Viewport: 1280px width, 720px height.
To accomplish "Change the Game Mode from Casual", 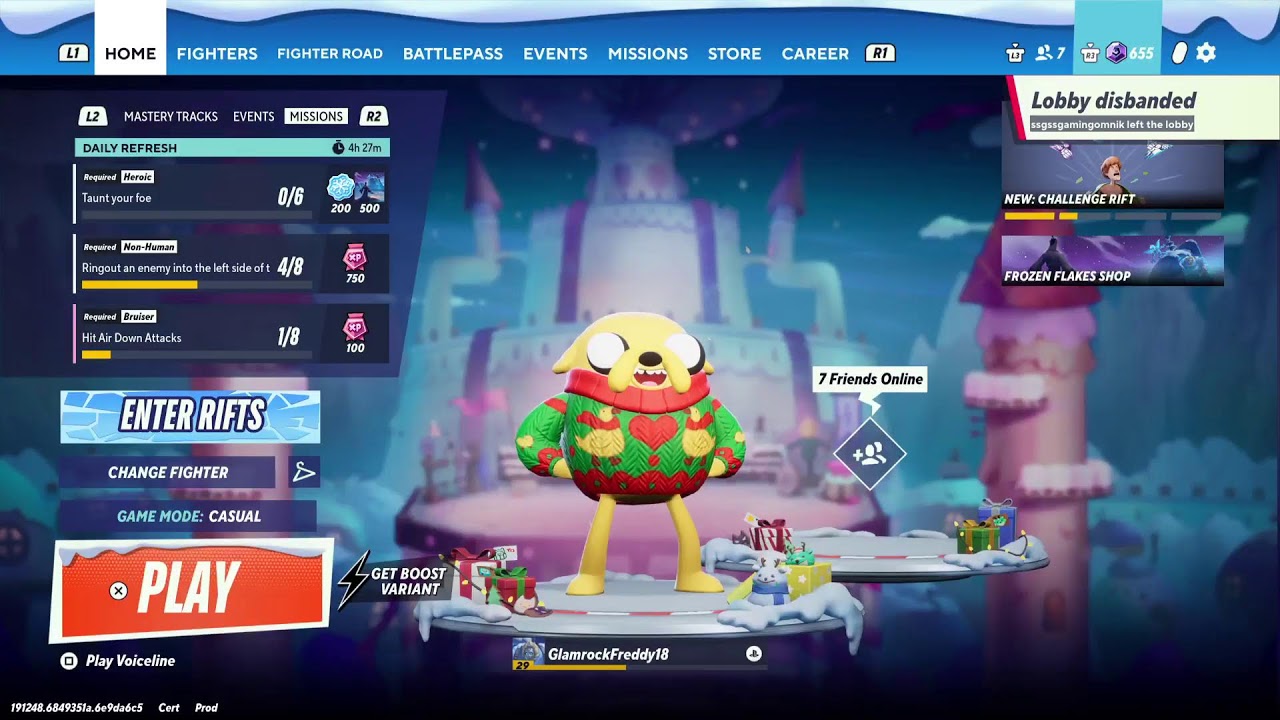I will coord(188,516).
